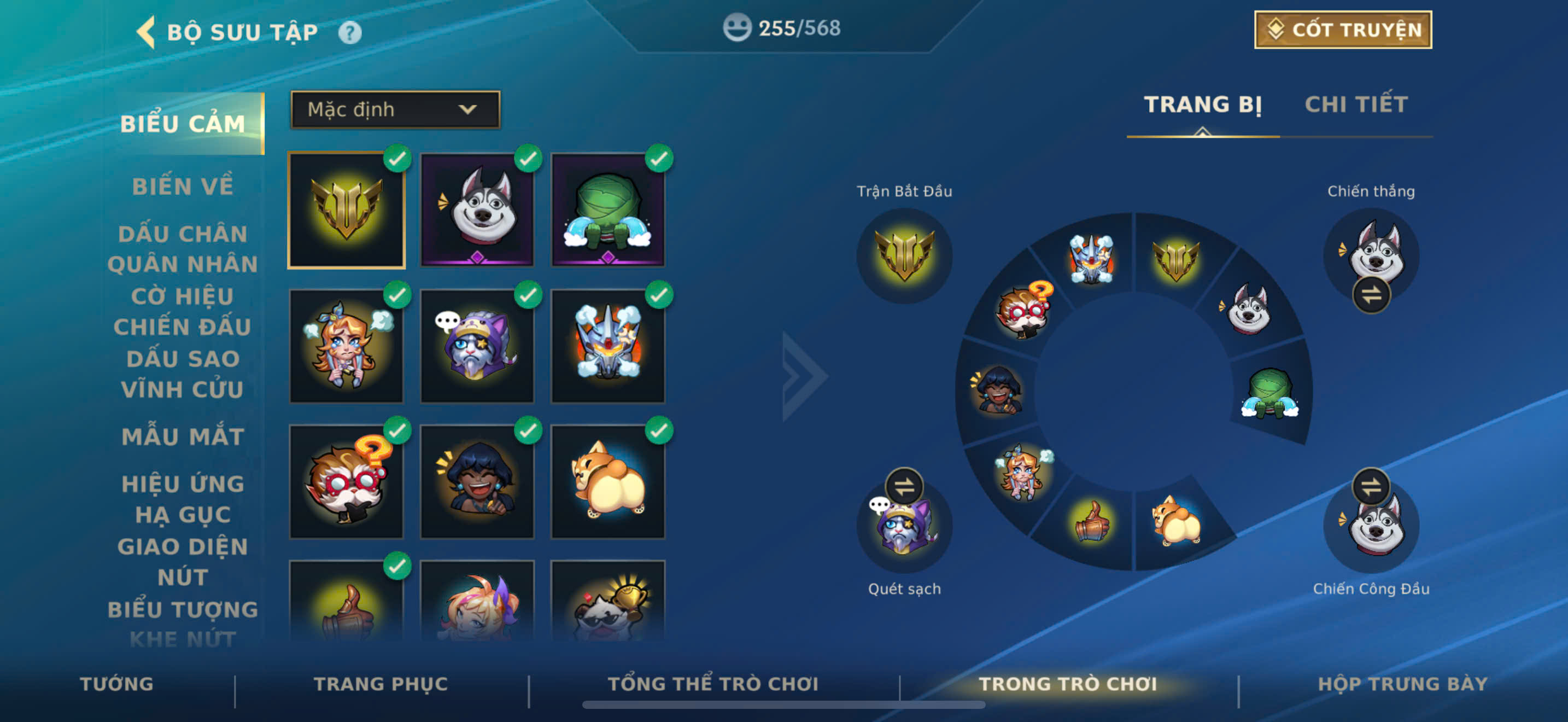Open the question mark help icon

pyautogui.click(x=349, y=32)
